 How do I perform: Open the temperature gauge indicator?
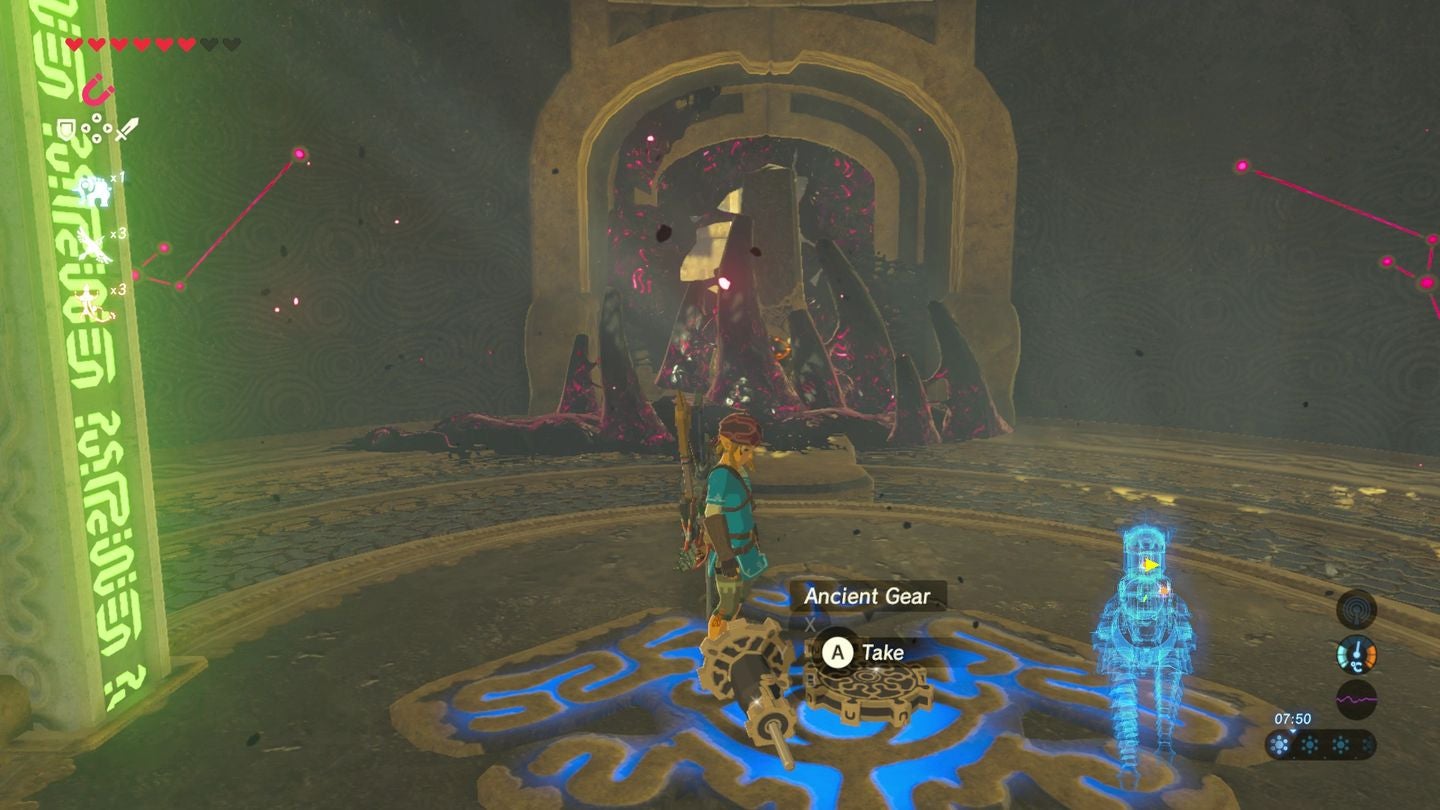(x=1357, y=654)
